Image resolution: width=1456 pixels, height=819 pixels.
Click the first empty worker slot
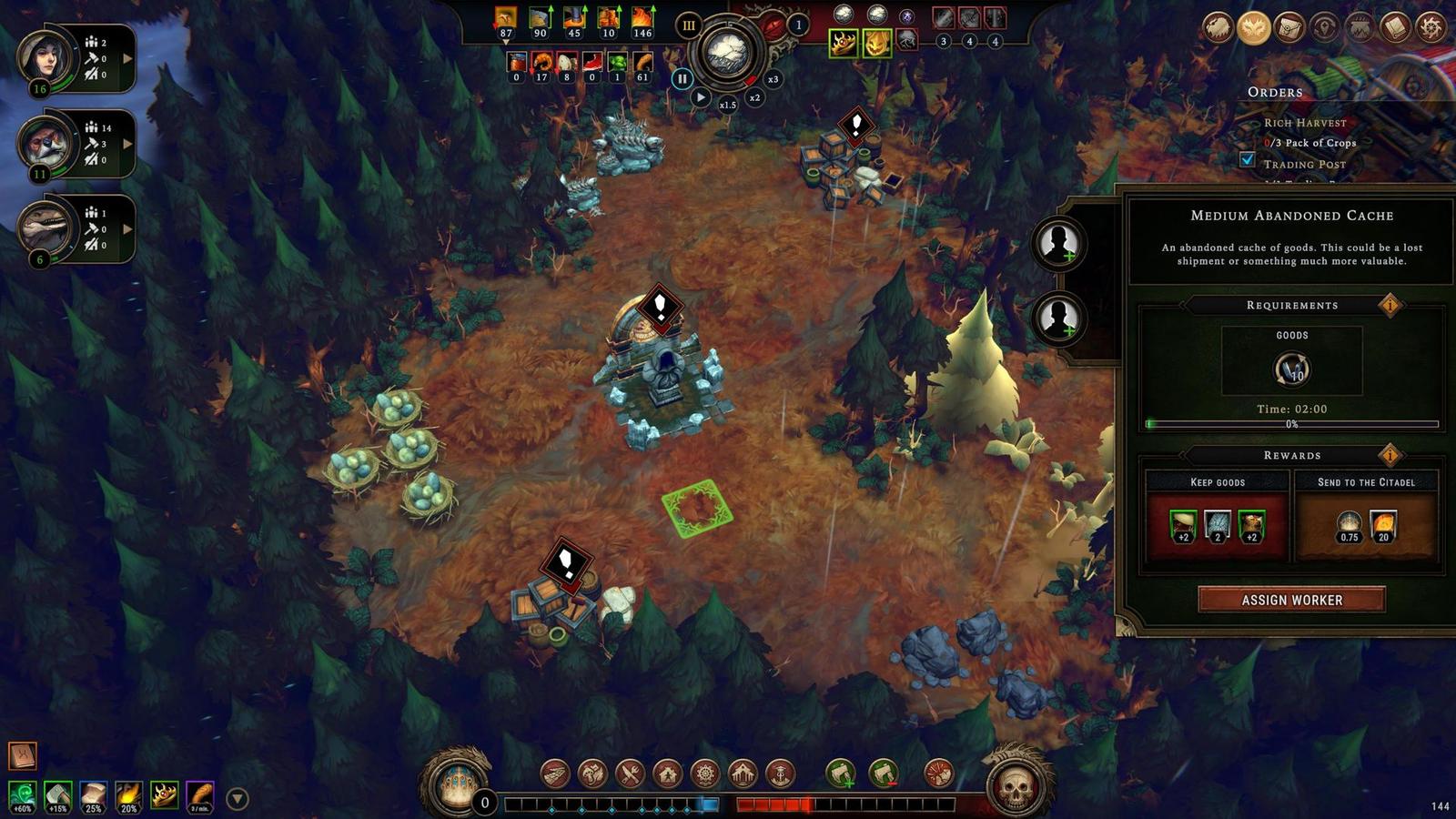pyautogui.click(x=1059, y=243)
